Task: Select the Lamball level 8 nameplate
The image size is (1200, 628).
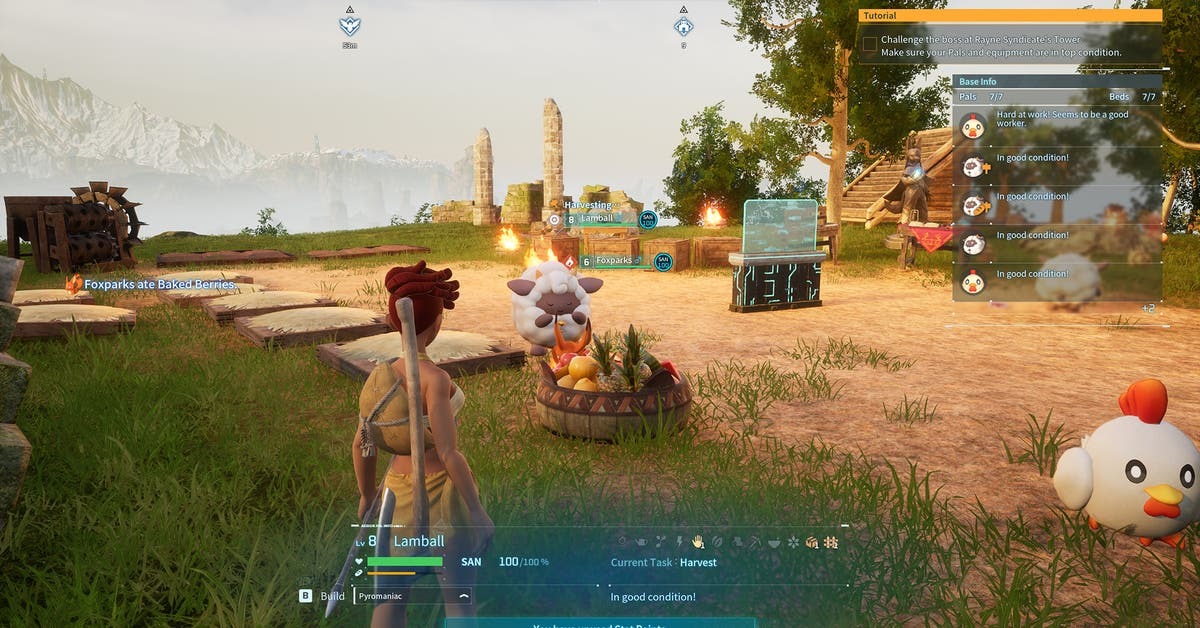Action: [598, 219]
